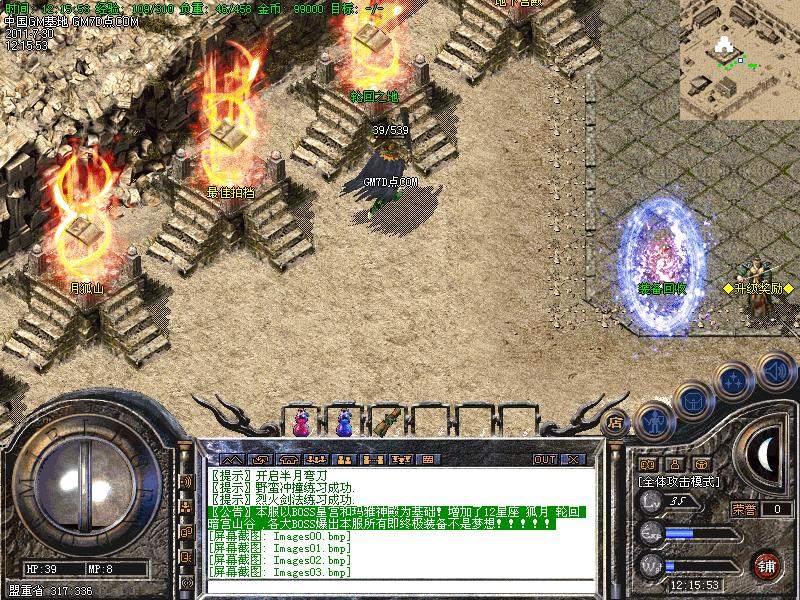
Task: Open the 店 shop button
Action: tap(615, 423)
